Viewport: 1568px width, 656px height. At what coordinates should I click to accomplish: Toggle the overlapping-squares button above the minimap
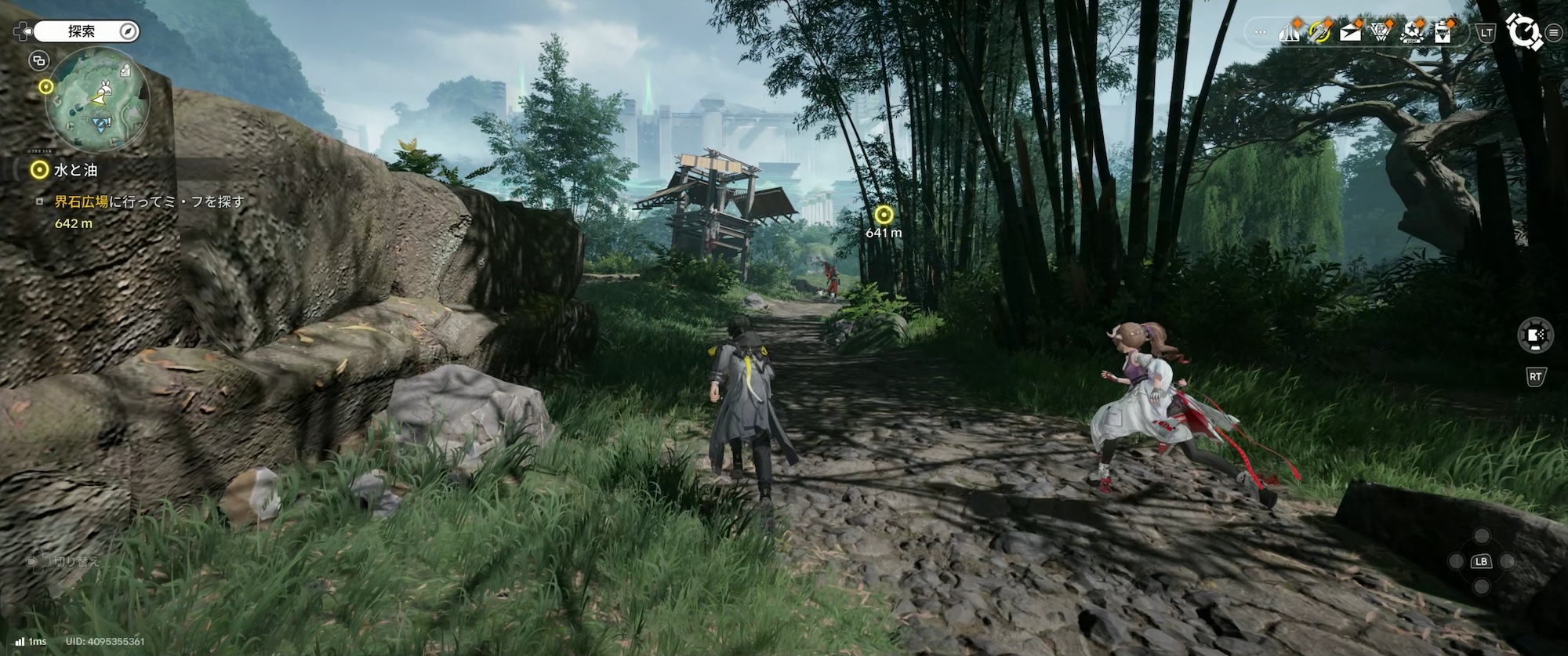(38, 60)
